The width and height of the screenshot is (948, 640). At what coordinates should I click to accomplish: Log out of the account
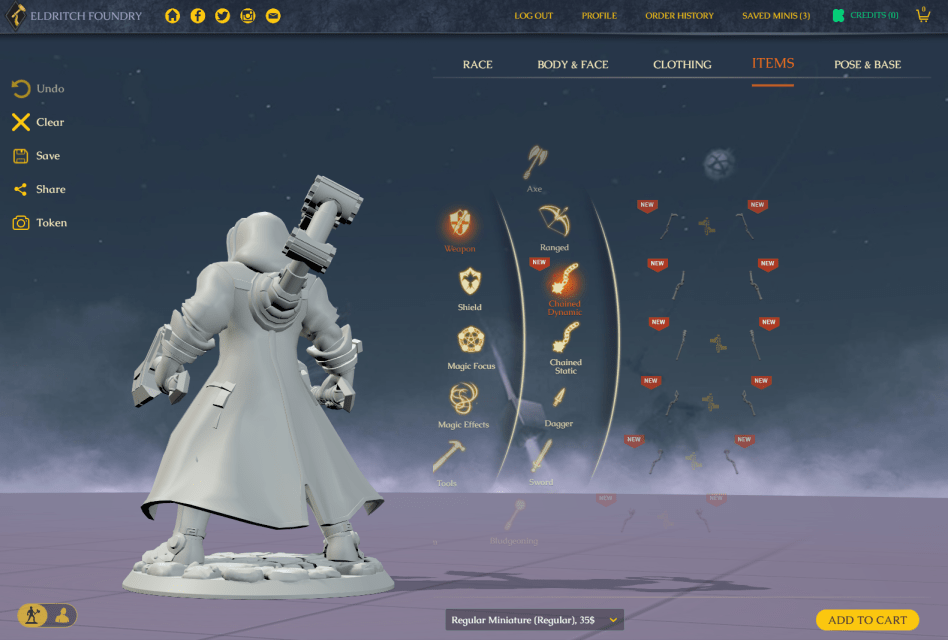point(533,16)
